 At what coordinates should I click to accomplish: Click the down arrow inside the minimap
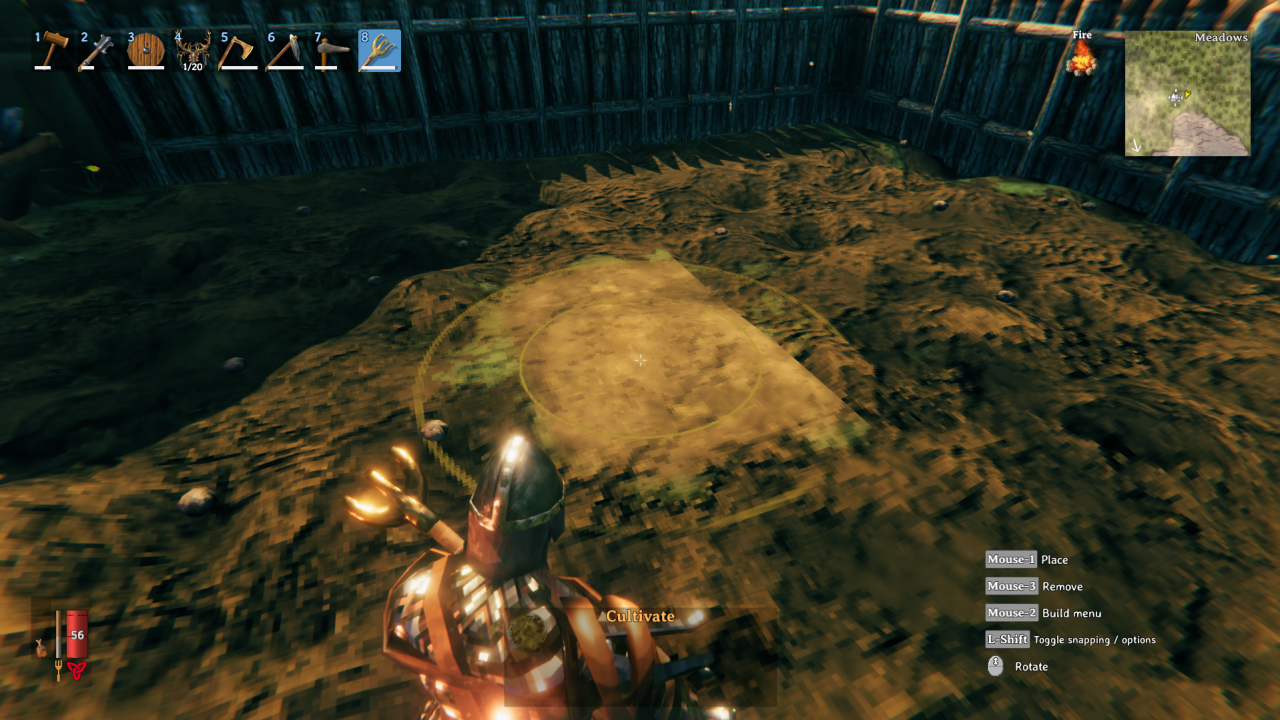pos(1137,147)
